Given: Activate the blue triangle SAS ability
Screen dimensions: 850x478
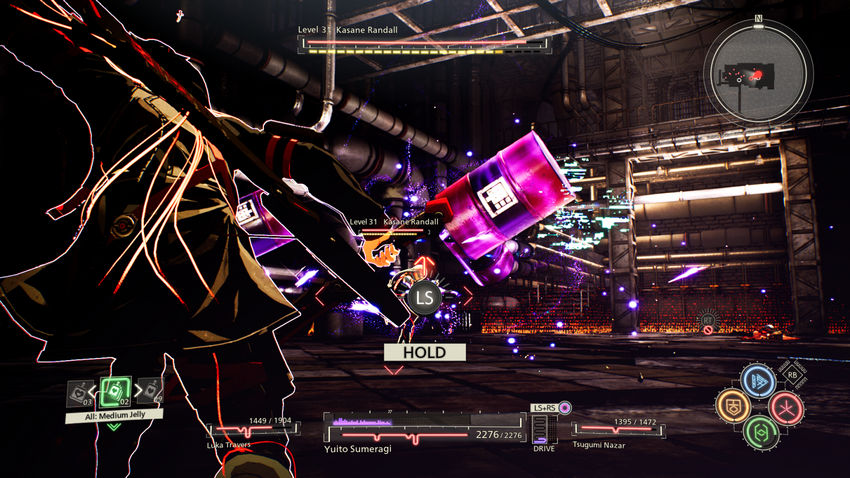Looking at the screenshot, I should [x=759, y=381].
